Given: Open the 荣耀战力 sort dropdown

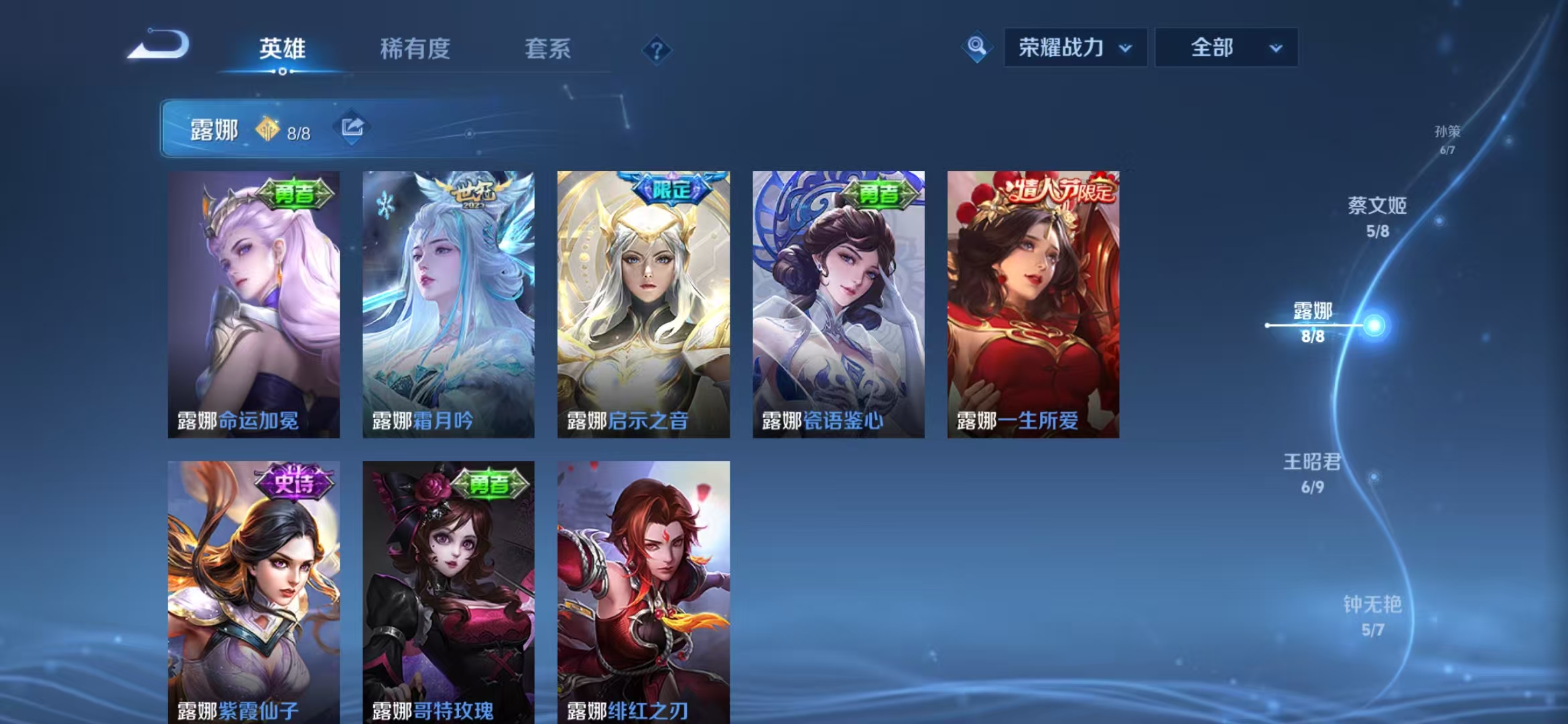Looking at the screenshot, I should (1077, 48).
